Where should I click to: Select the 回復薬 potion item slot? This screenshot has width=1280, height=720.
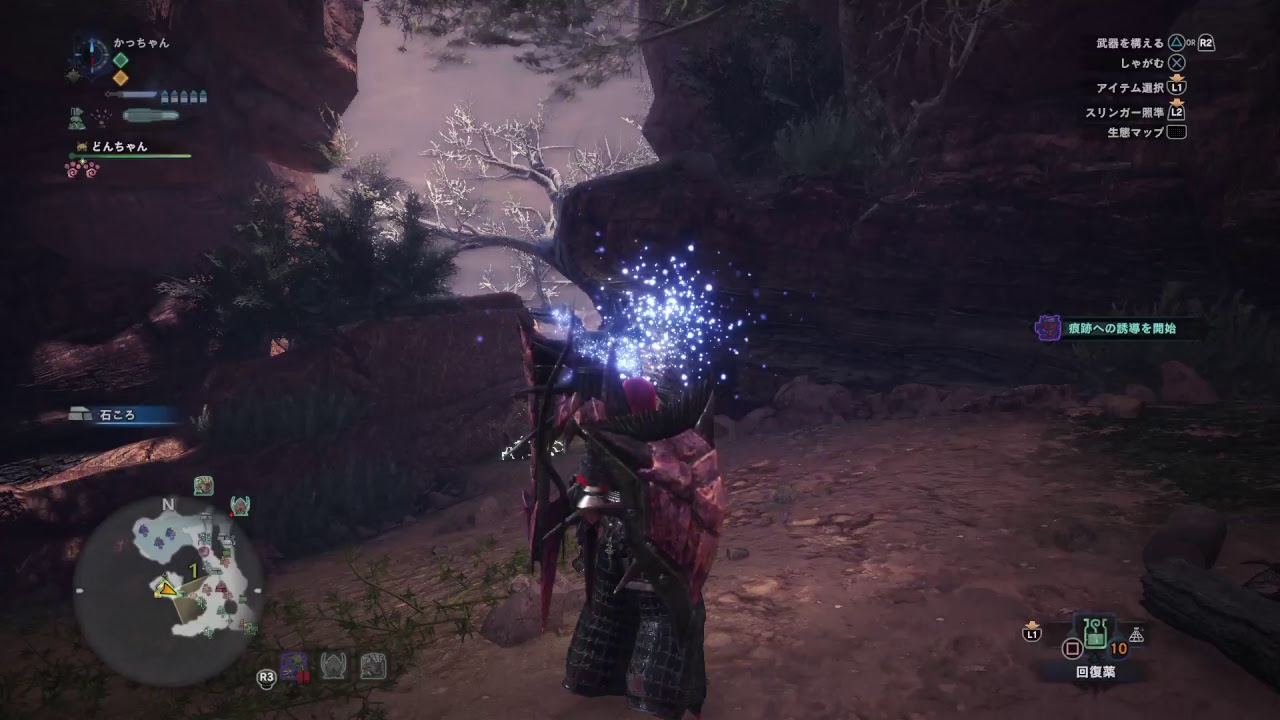click(x=1095, y=633)
